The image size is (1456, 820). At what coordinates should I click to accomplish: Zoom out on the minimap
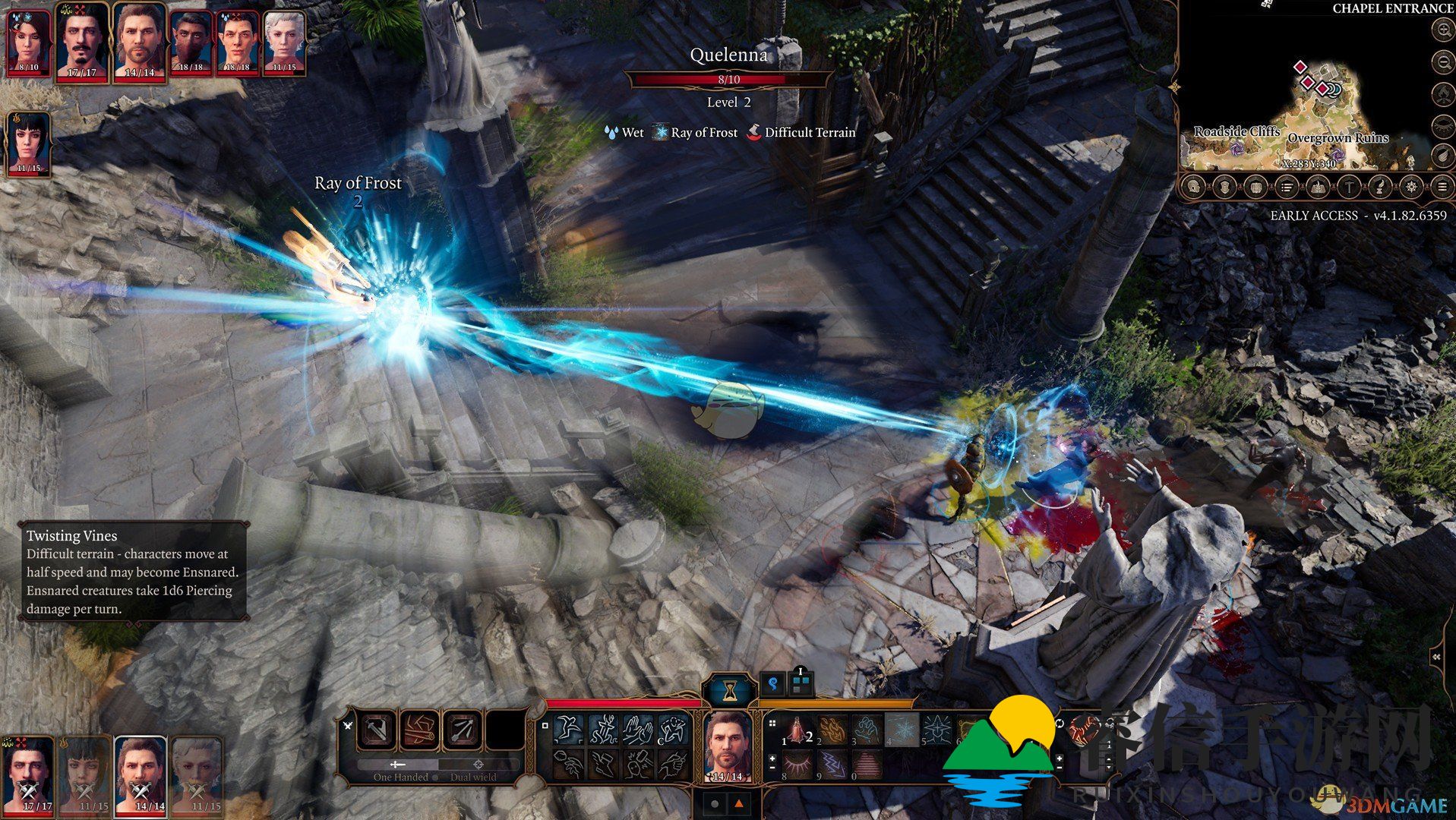(1442, 62)
